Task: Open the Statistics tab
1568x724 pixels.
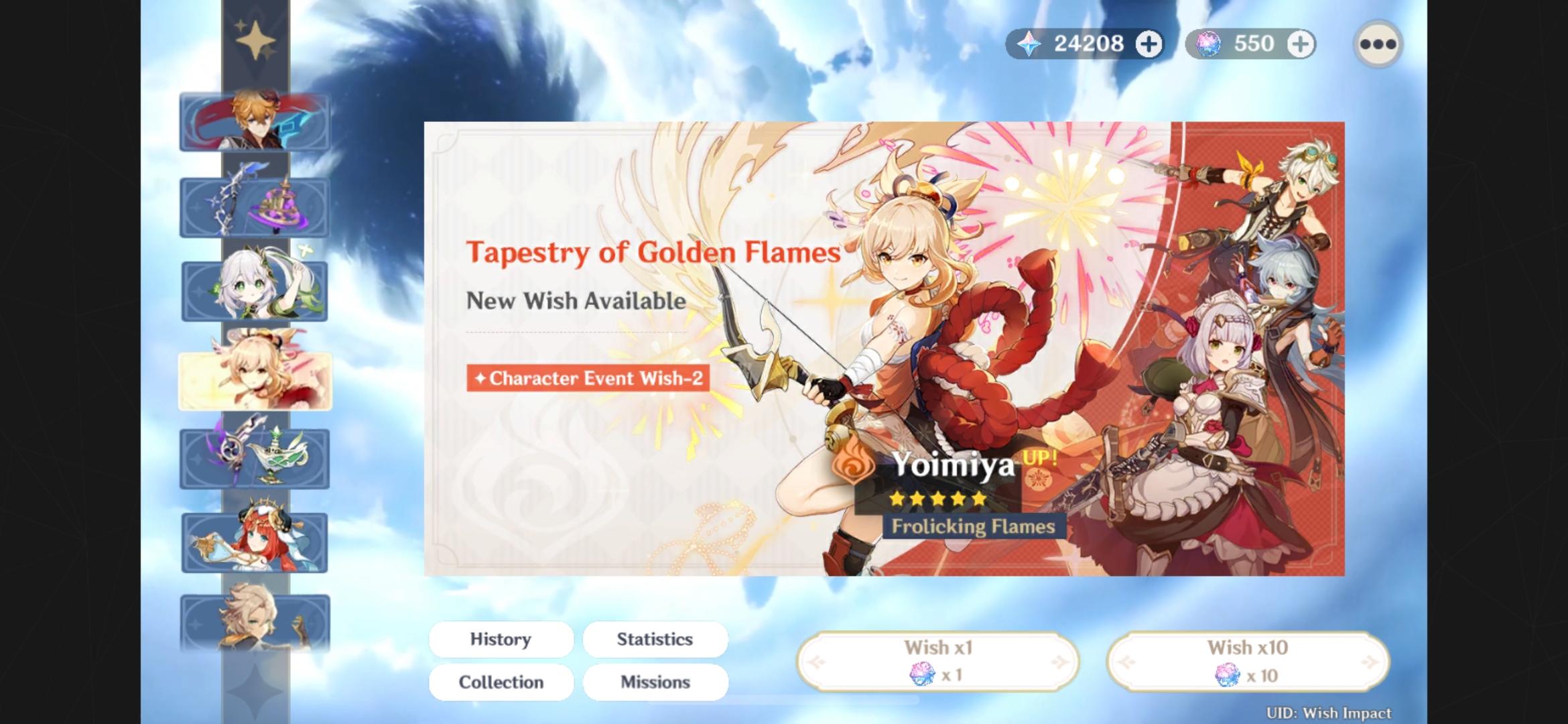Action: (655, 639)
